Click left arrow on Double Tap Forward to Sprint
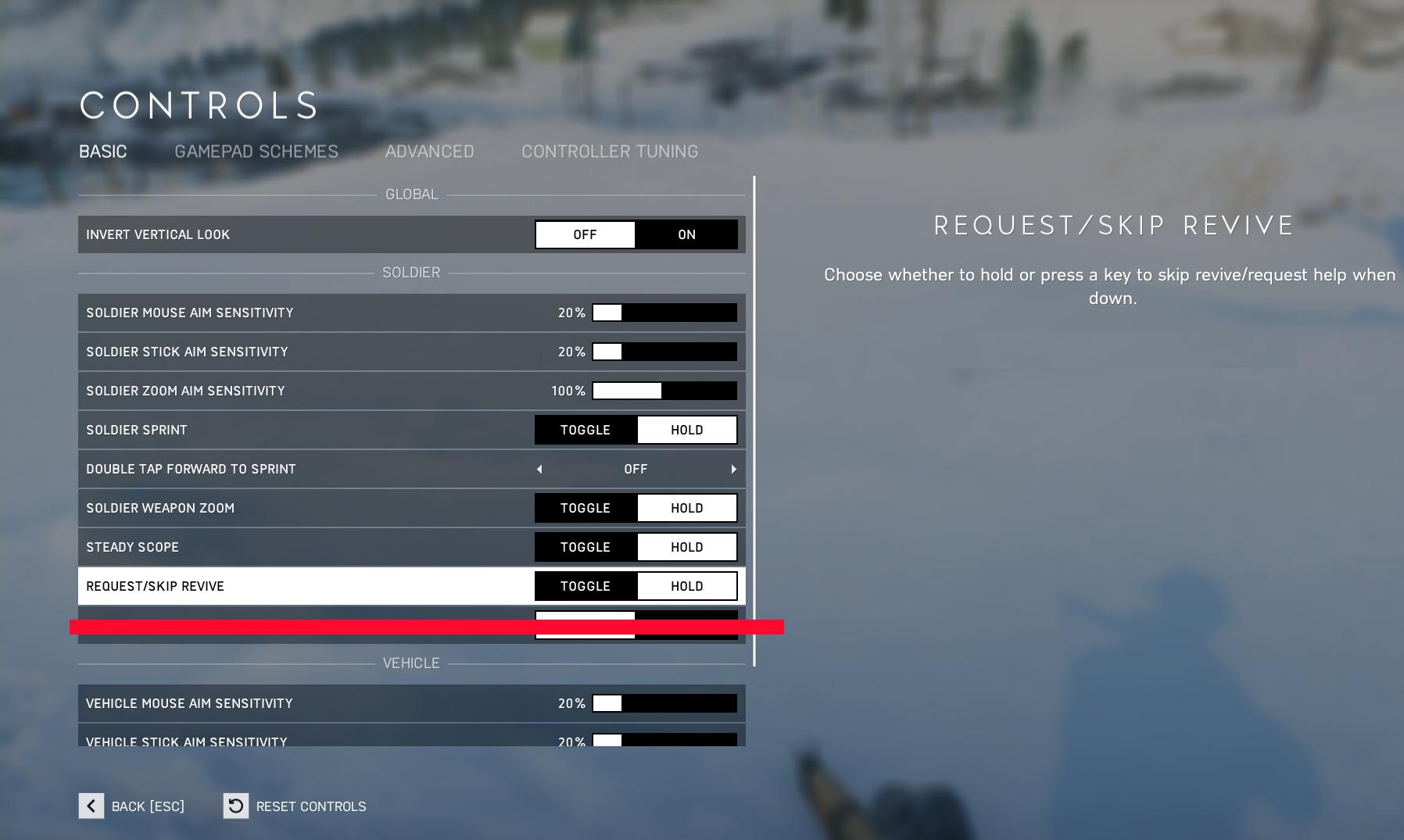This screenshot has width=1404, height=840. pyautogui.click(x=539, y=469)
